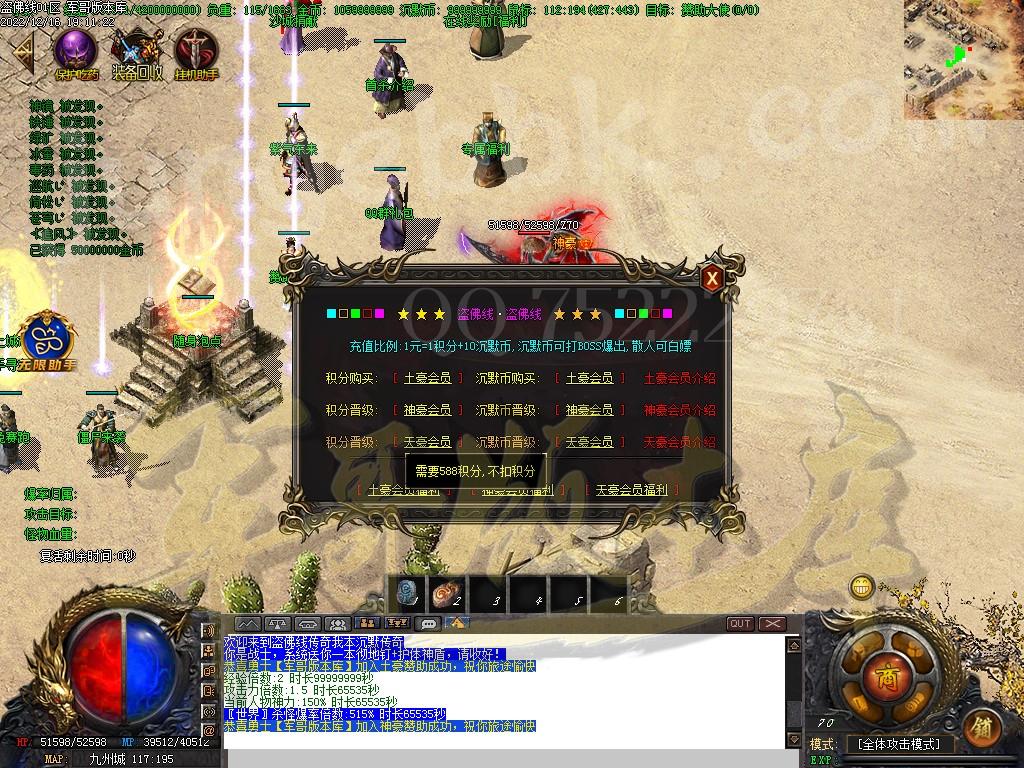The image size is (1024, 768).
Task: Collapse the top icon bar with the arrow
Action: 22,50
